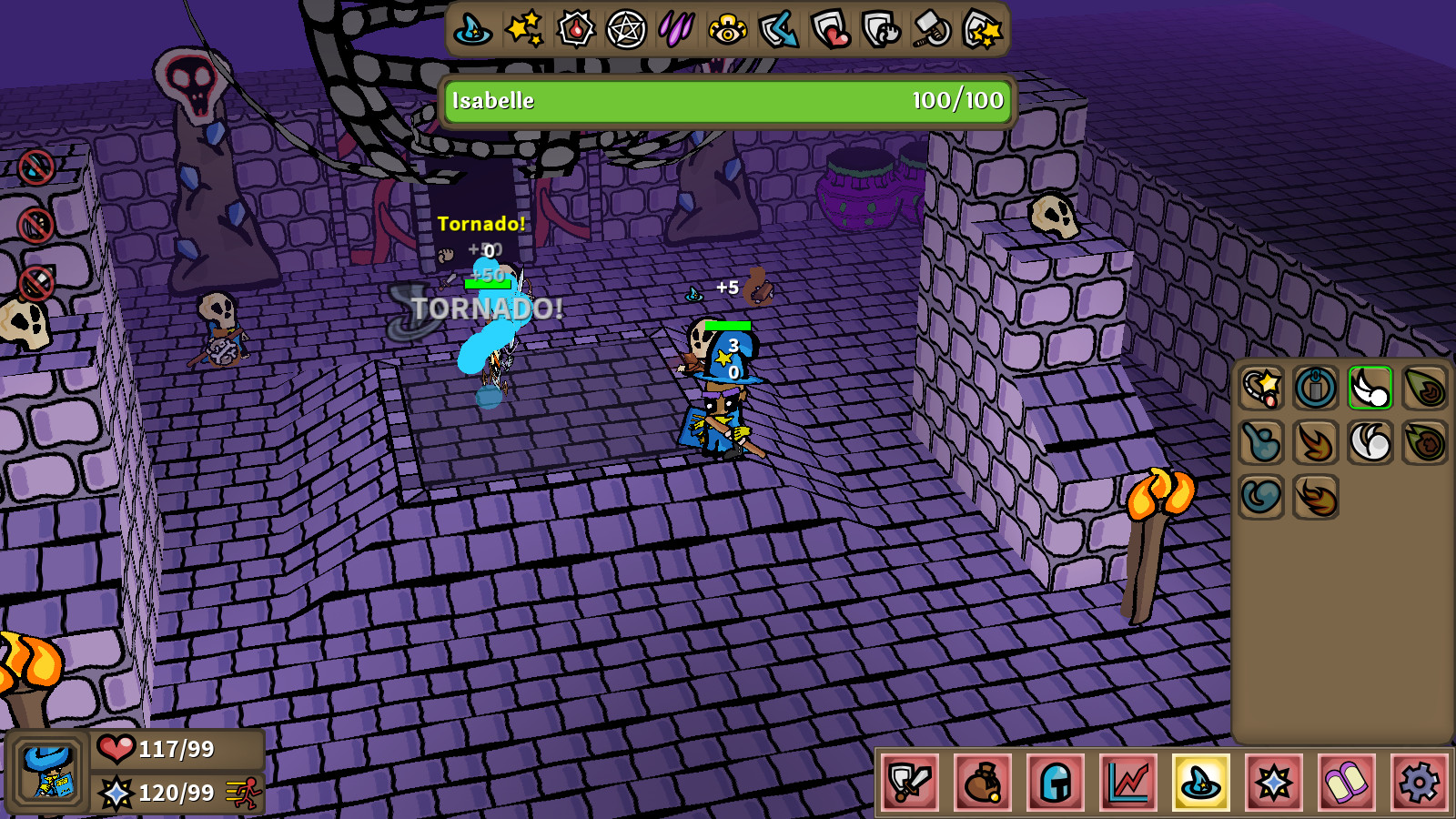This screenshot has height=819, width=1456.
Task: Choose the flame spell from the spell panel
Action: (1315, 443)
